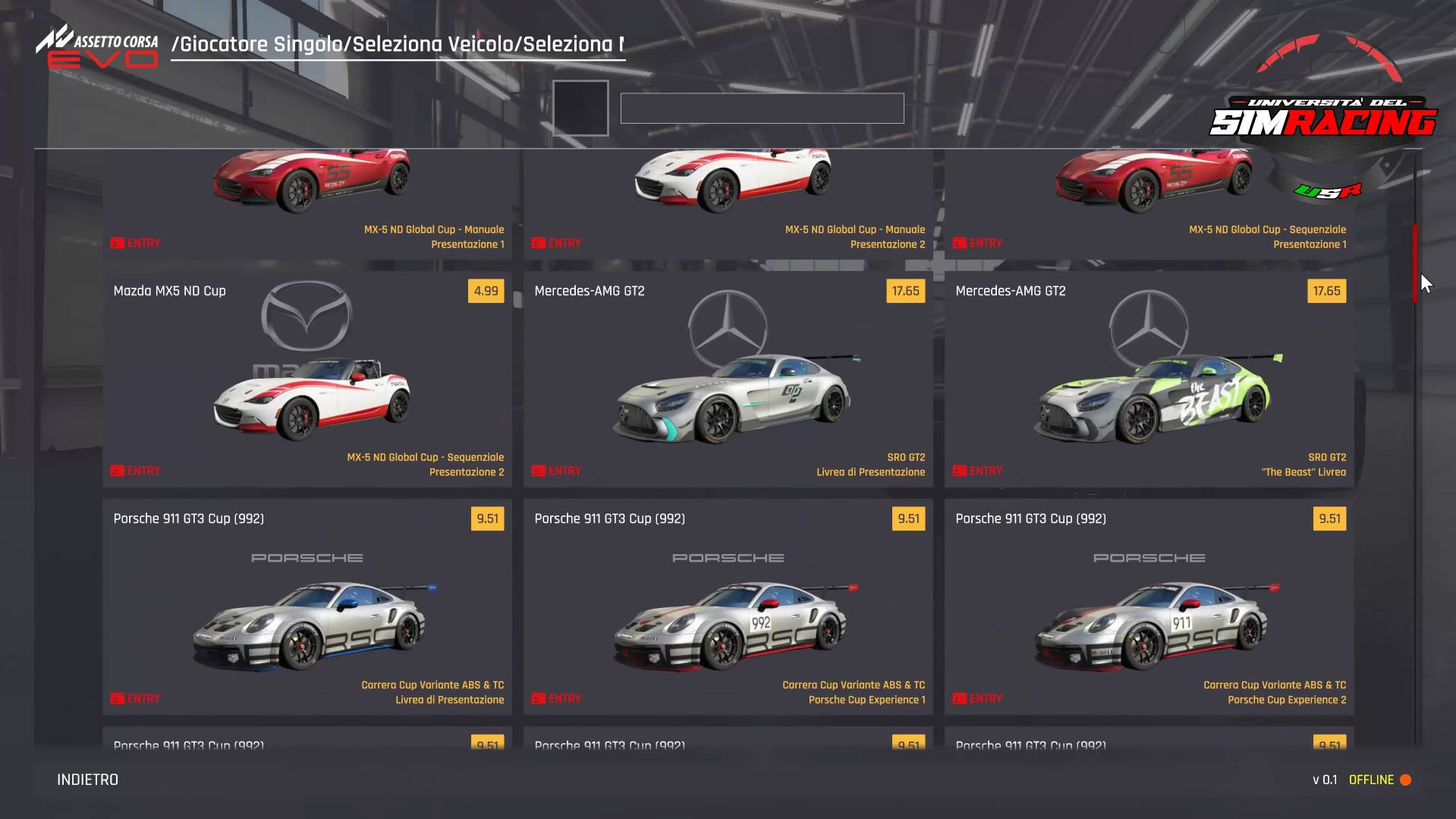Click the empty search text field
Viewport: 1456px width, 819px height.
coord(762,109)
